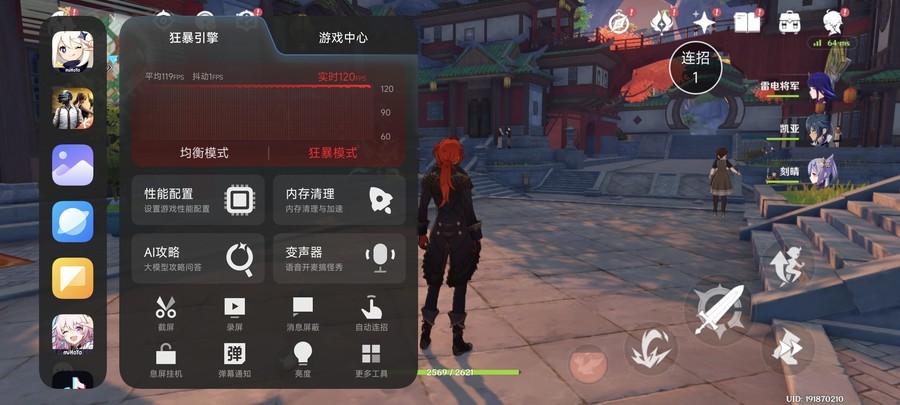
Task: Switch to party member 雷电将军
Action: click(824, 89)
